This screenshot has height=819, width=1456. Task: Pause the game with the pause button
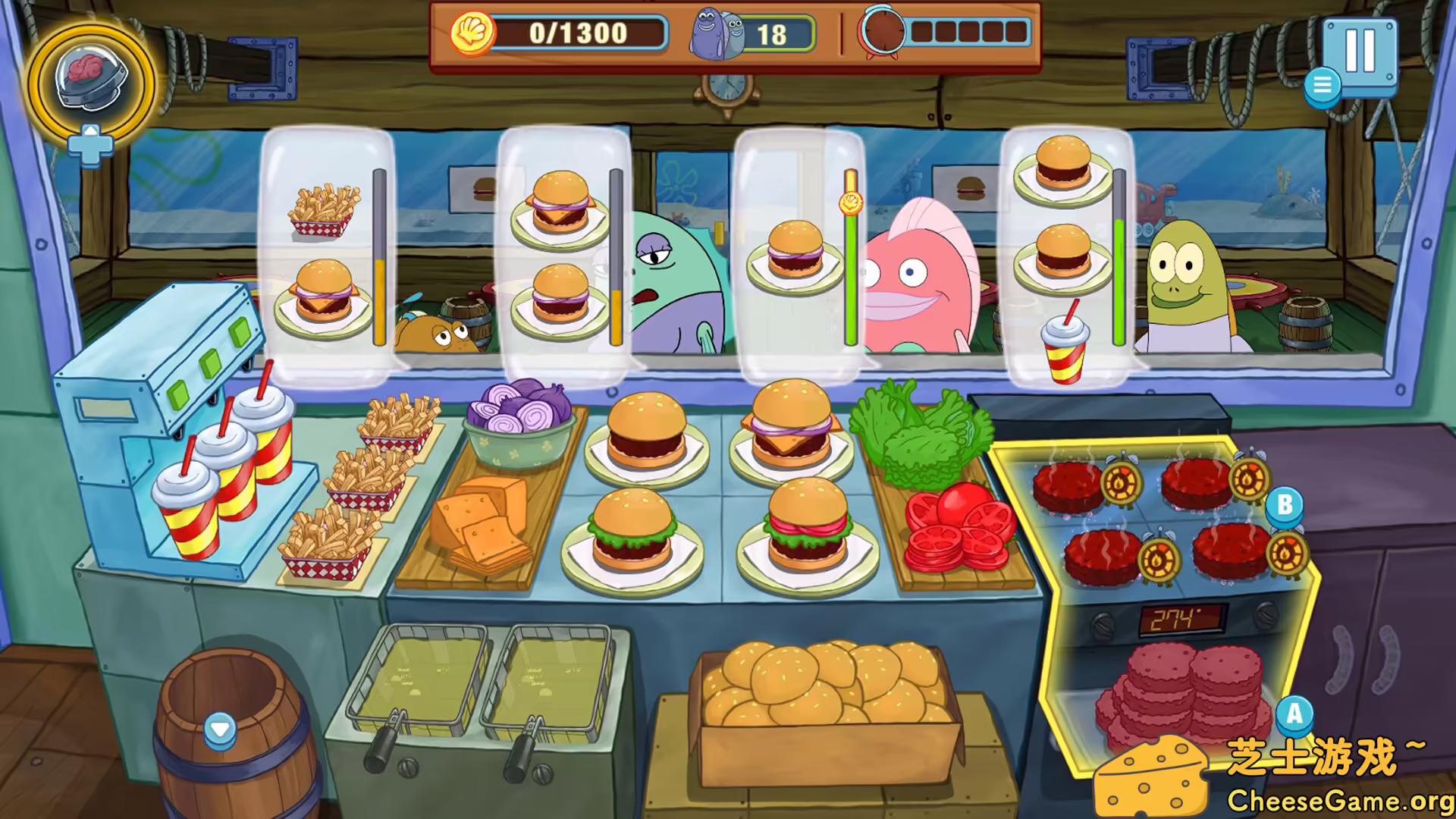[1363, 53]
